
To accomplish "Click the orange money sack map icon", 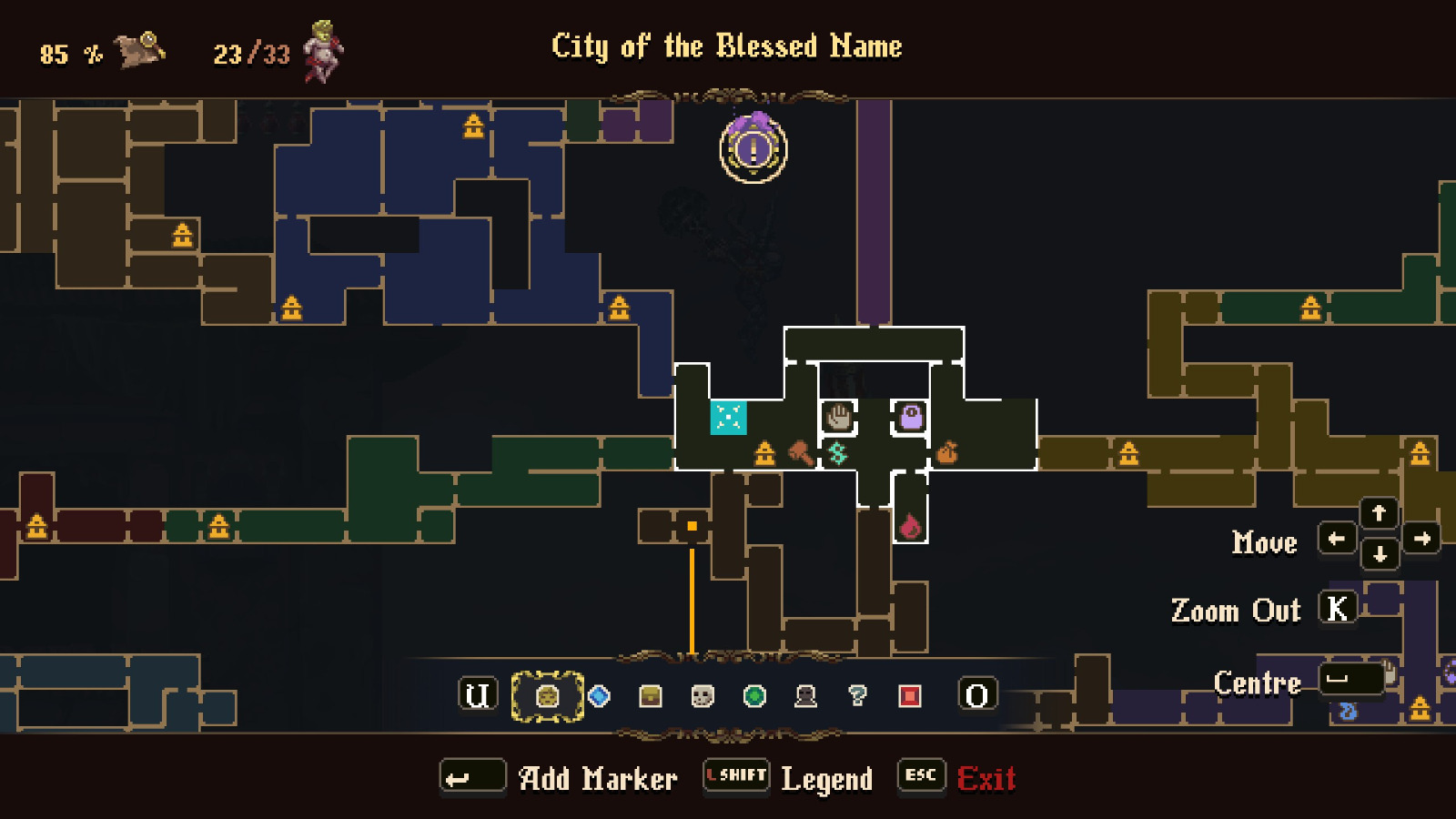I will [946, 451].
